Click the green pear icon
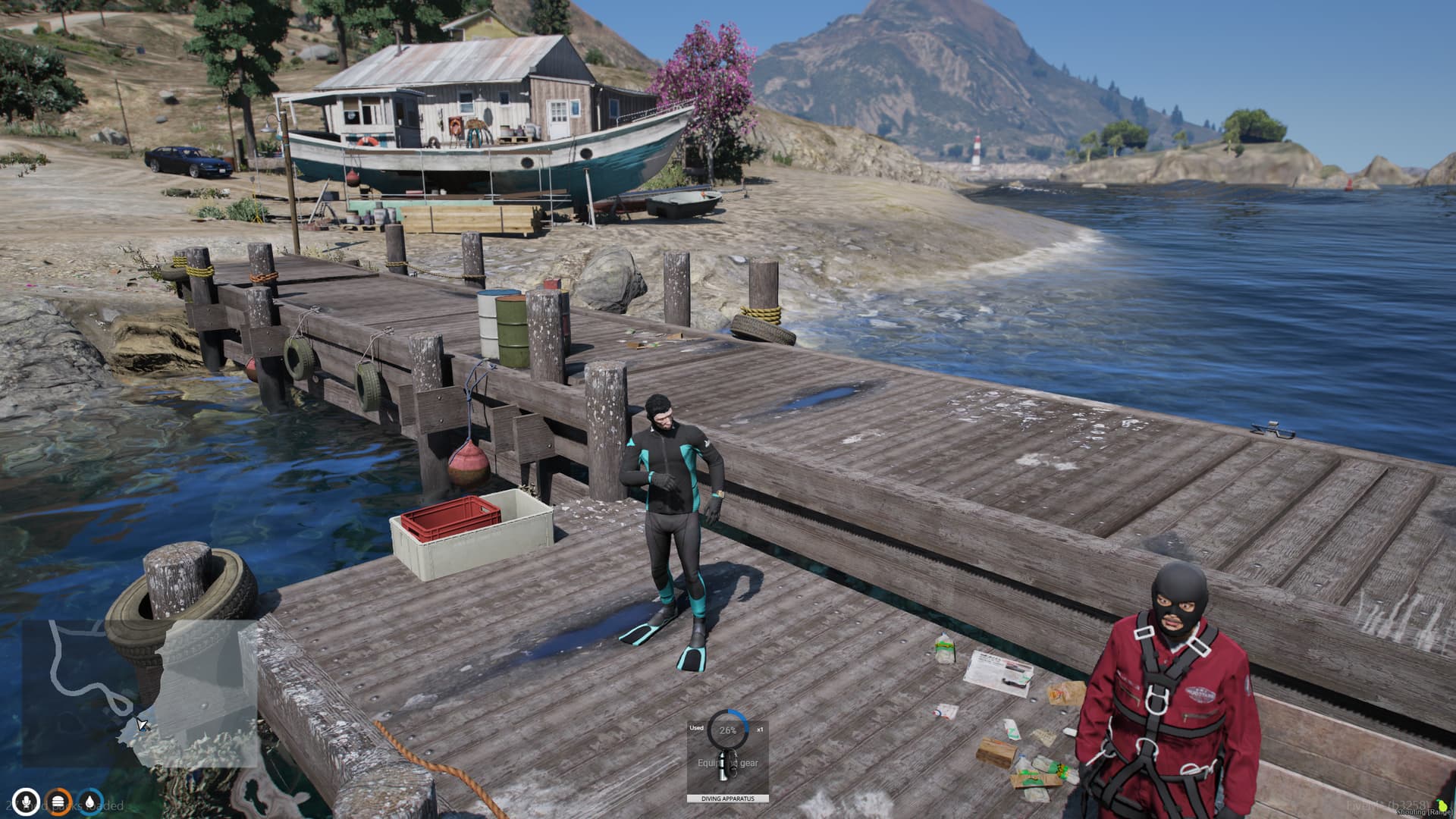1456x819 pixels. click(1442, 805)
